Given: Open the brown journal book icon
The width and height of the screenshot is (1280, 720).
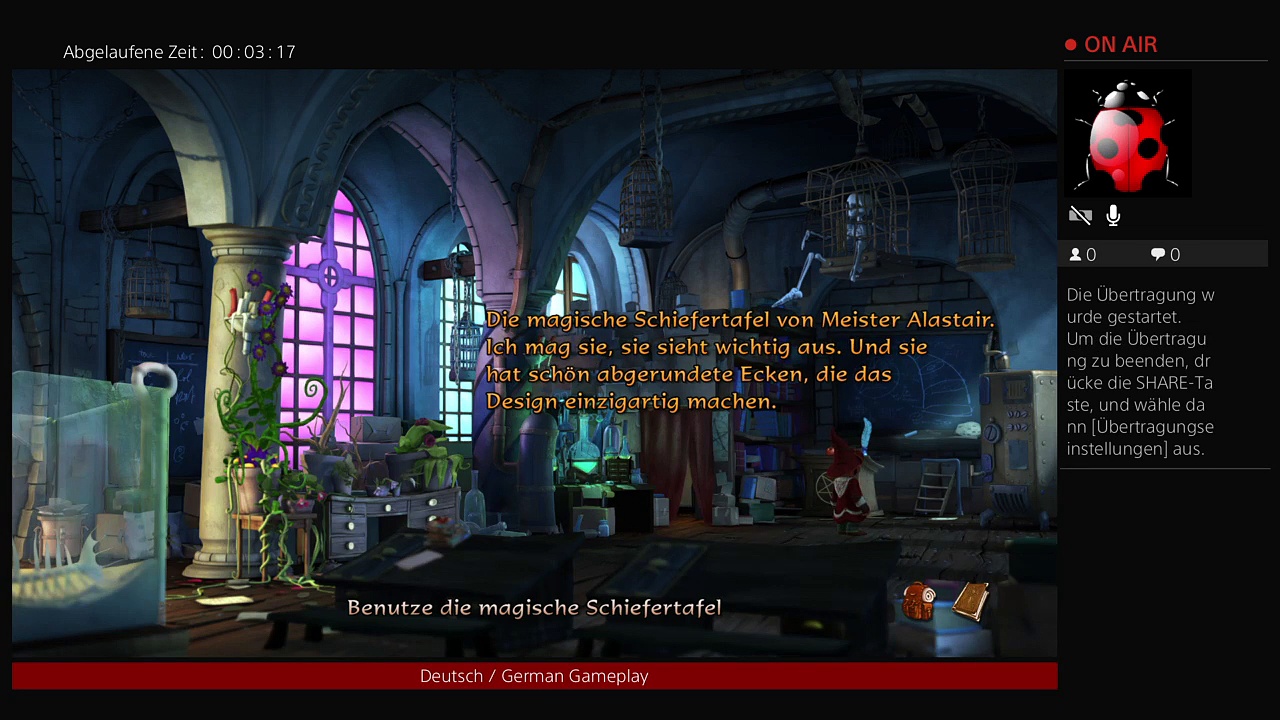Looking at the screenshot, I should (x=970, y=601).
